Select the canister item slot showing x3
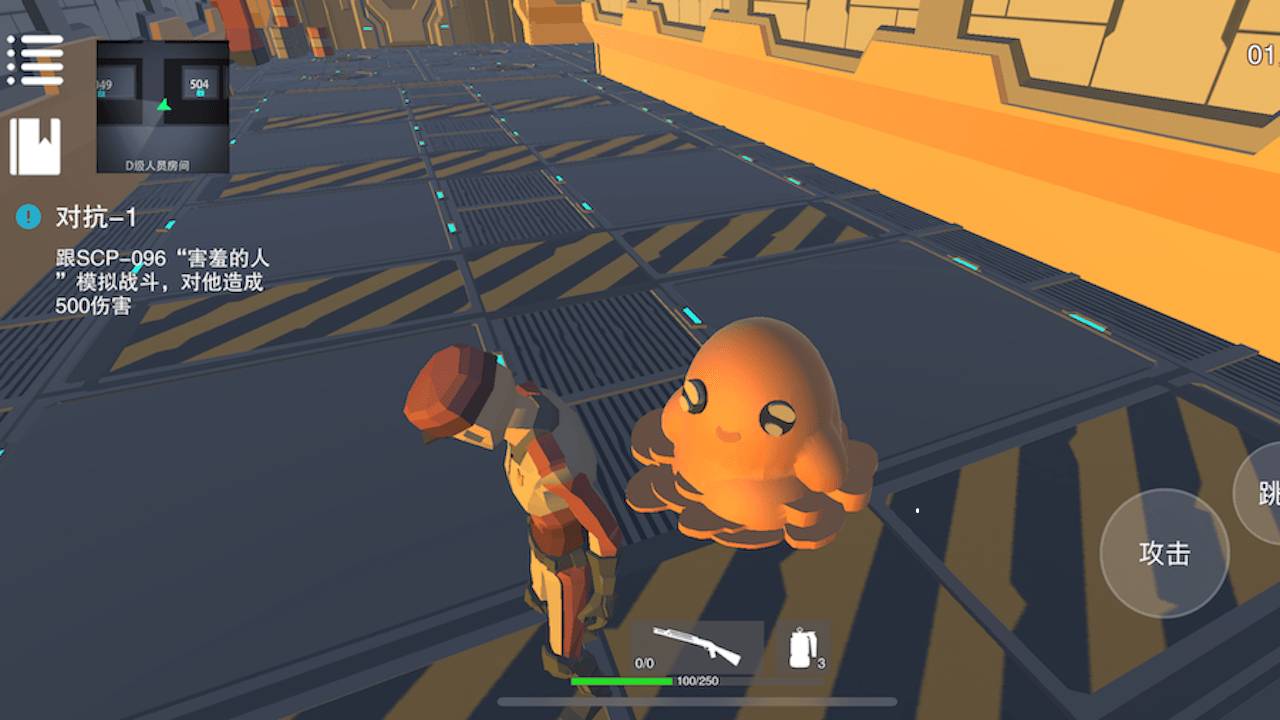Image resolution: width=1280 pixels, height=720 pixels. click(x=800, y=648)
